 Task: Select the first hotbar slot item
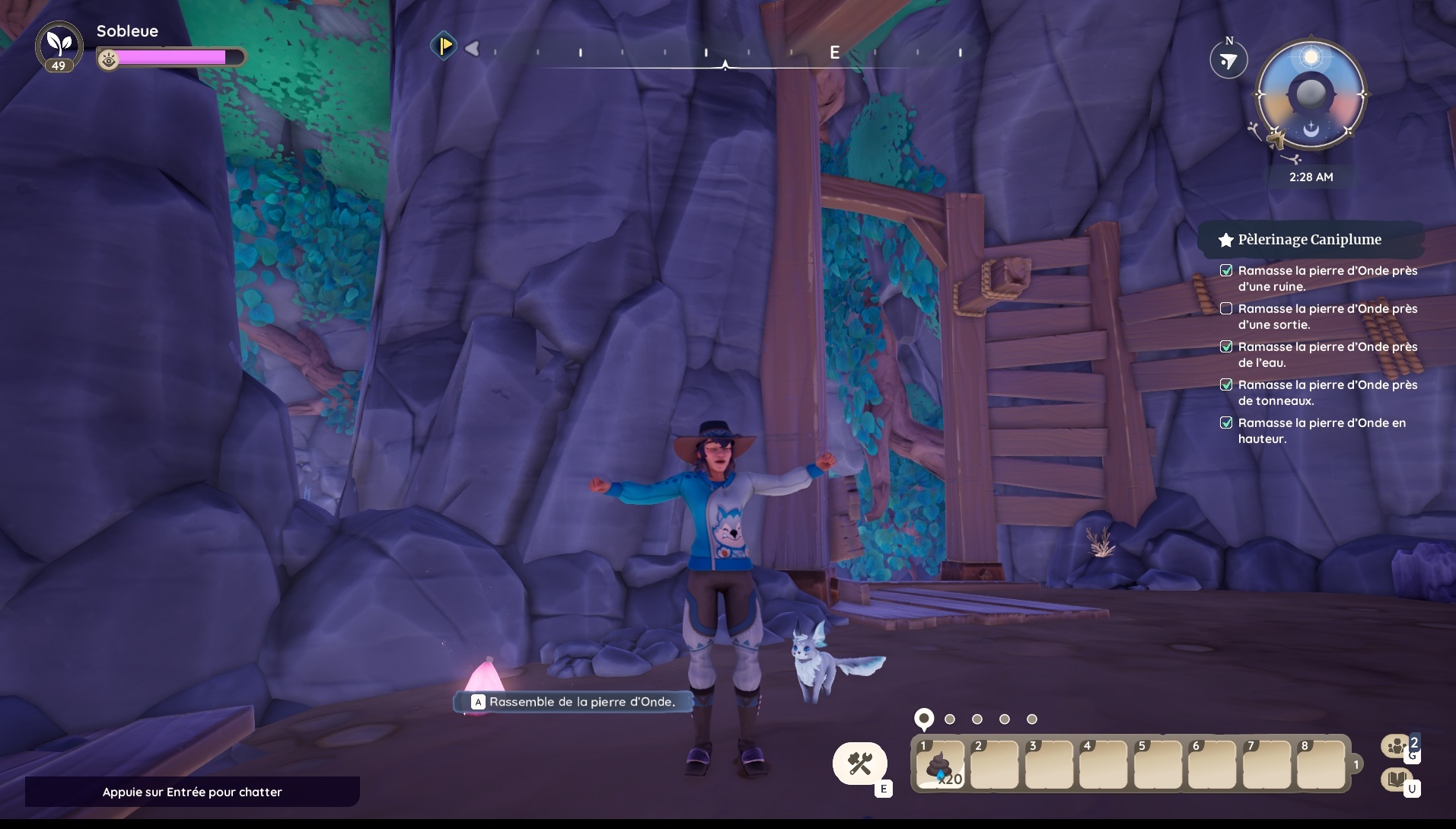pyautogui.click(x=941, y=764)
